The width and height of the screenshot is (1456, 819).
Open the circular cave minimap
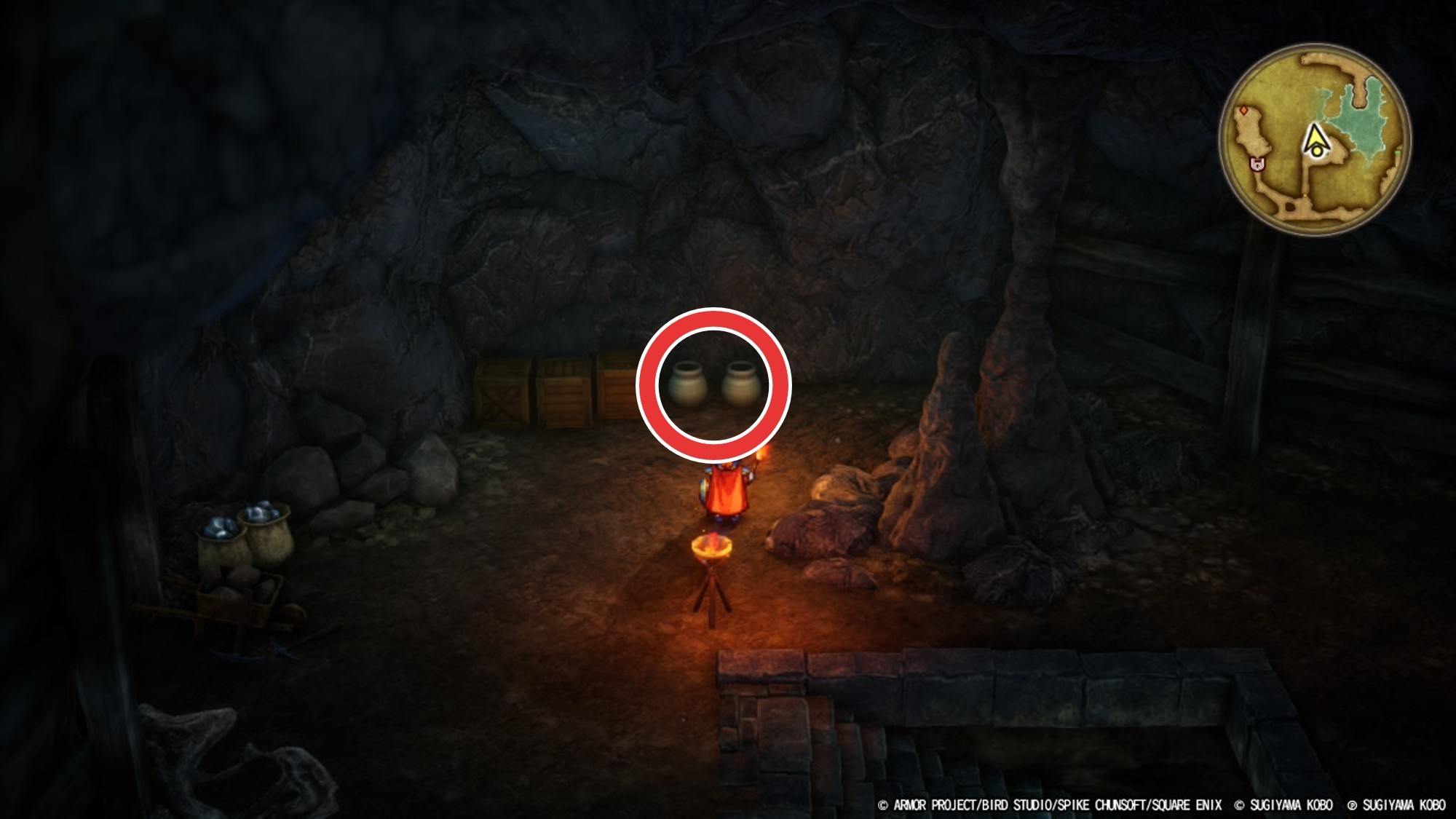pyautogui.click(x=1315, y=140)
